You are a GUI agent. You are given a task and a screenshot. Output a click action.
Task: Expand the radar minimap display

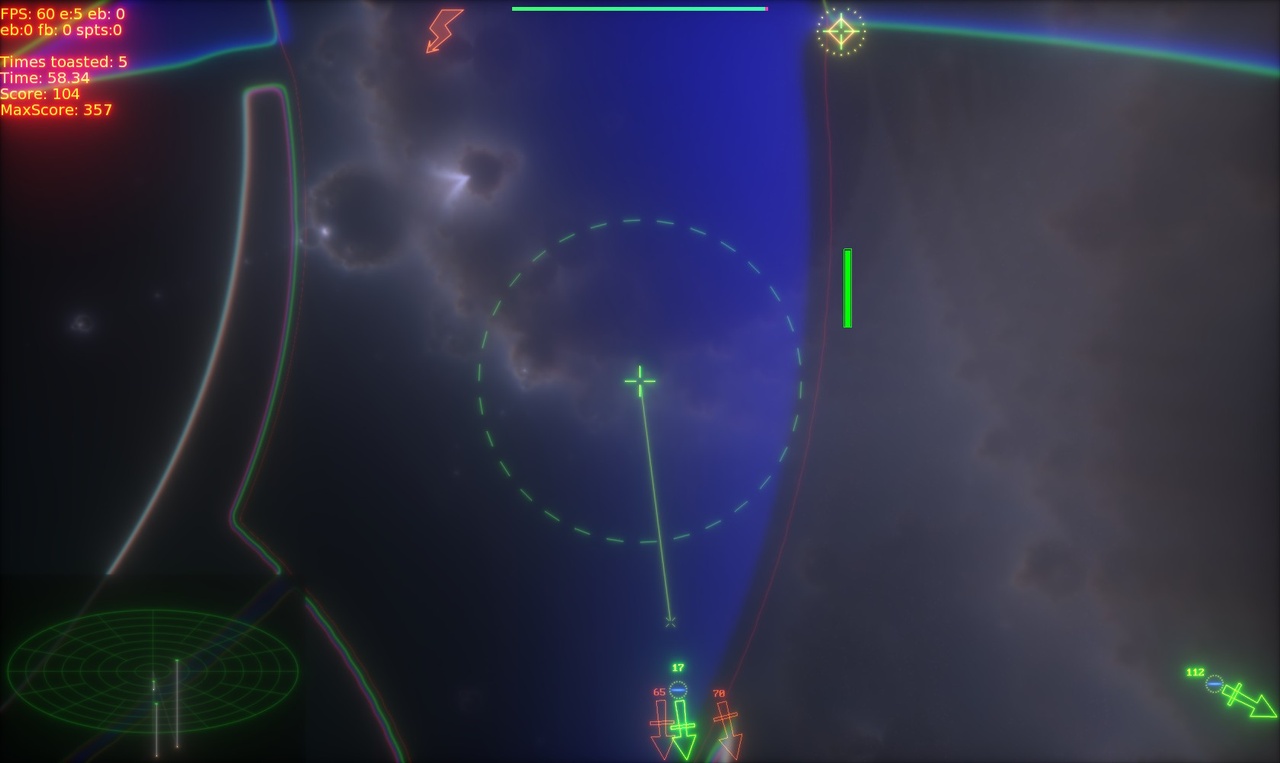click(x=150, y=670)
